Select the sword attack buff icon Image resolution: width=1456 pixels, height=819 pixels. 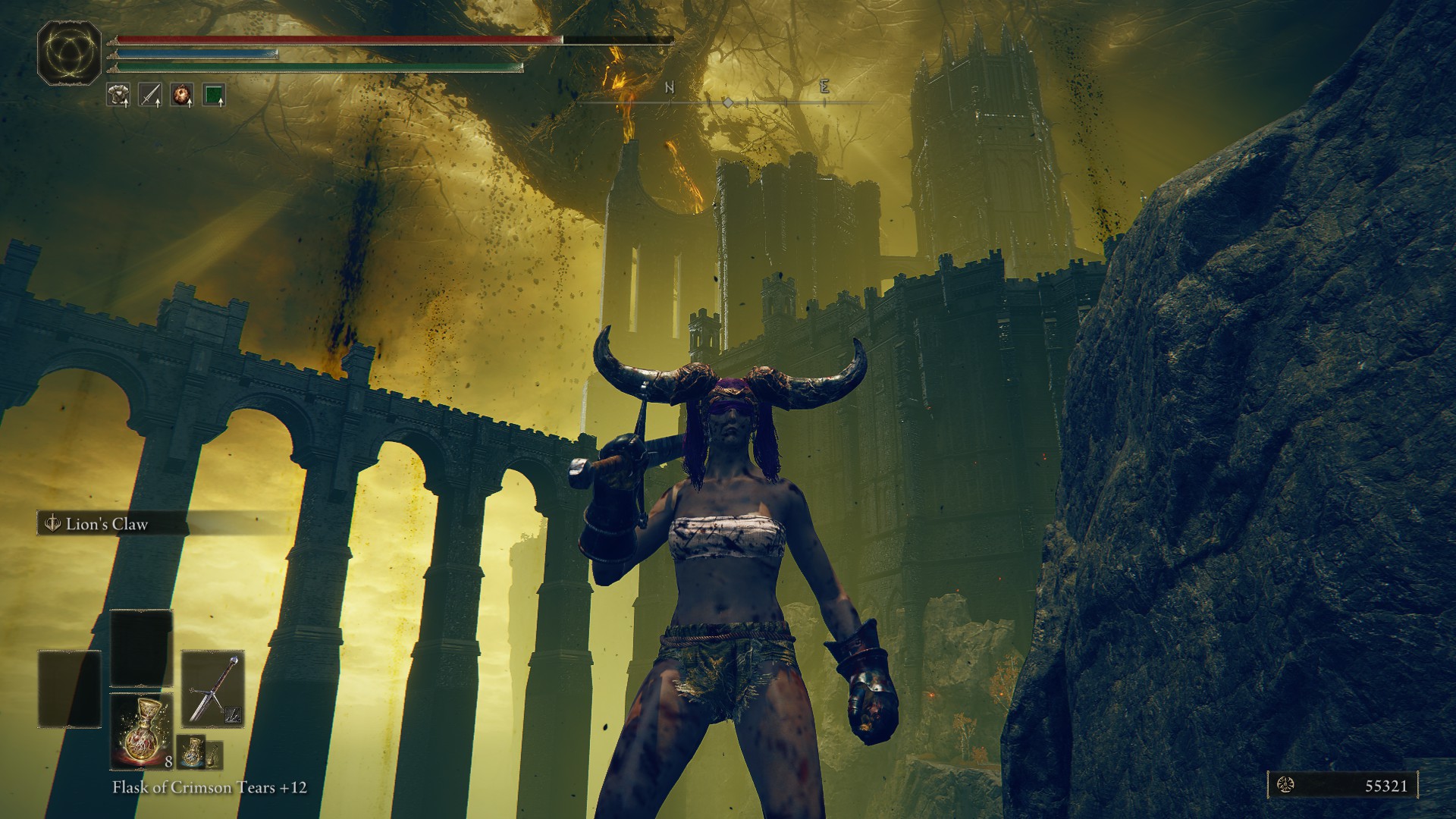[149, 95]
